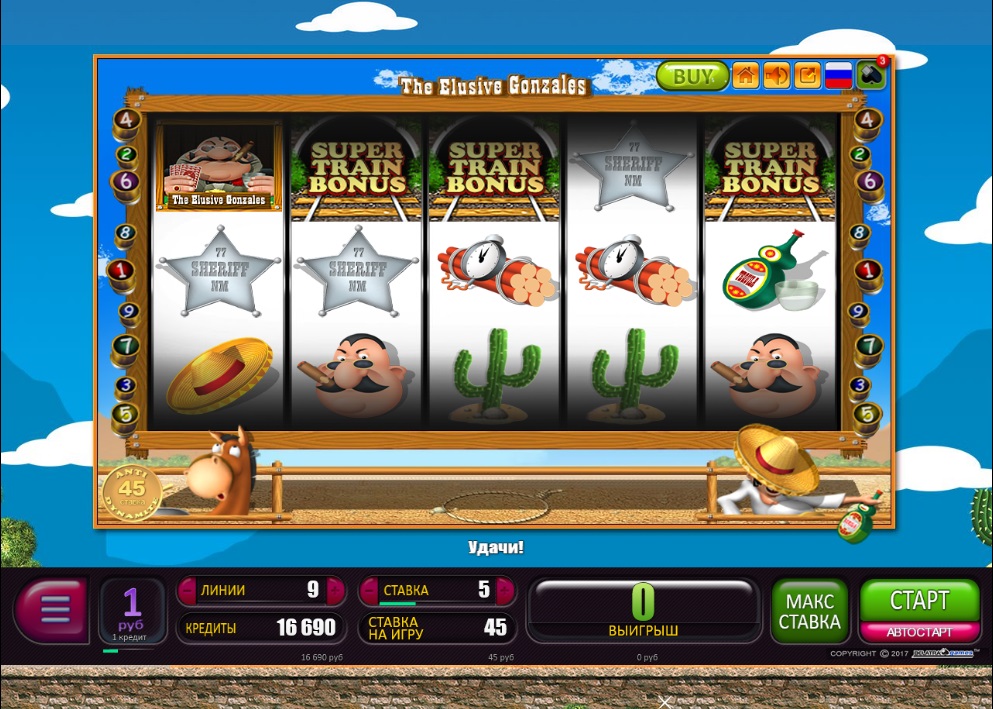Toggle the sound speaker icon
This screenshot has width=993, height=709.
777,76
